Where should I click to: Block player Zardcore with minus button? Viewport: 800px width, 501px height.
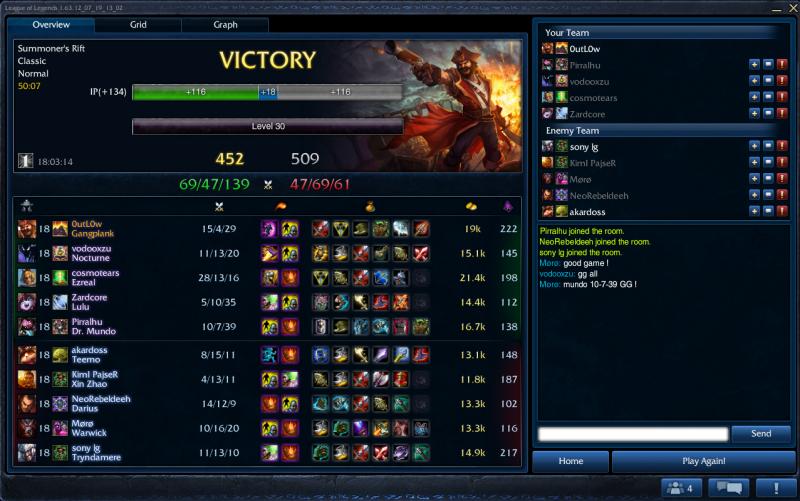click(x=768, y=114)
